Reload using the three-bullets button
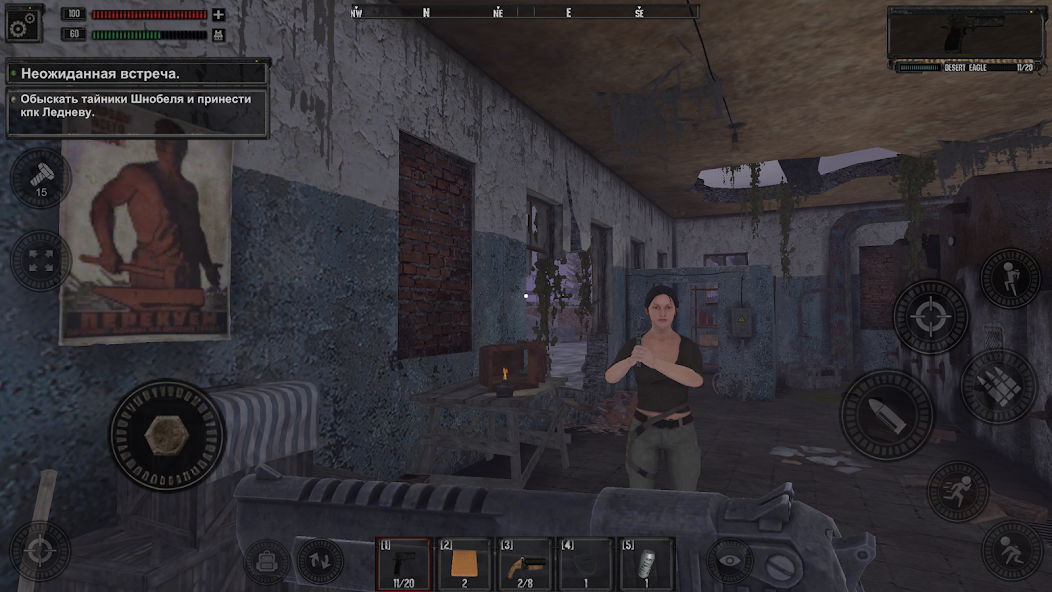Viewport: 1052px width, 592px height. coord(999,387)
